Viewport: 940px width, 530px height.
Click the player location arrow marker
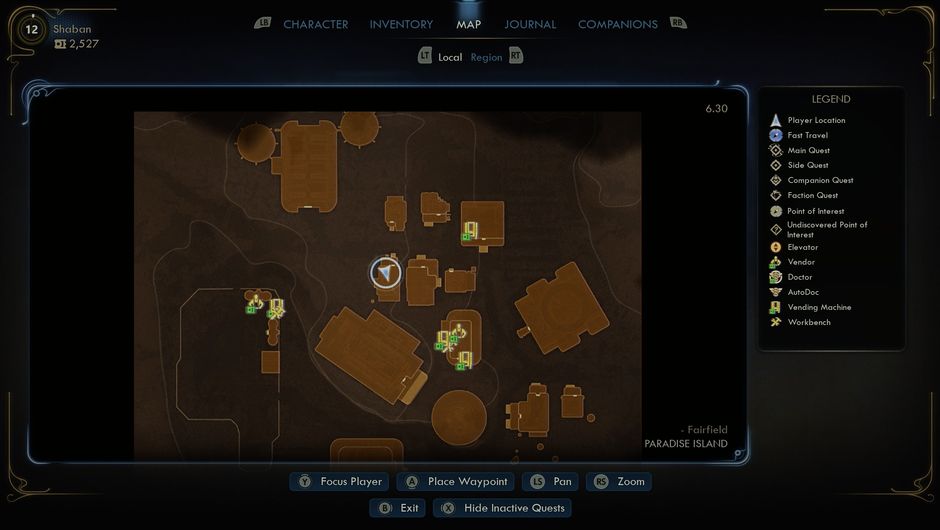386,273
